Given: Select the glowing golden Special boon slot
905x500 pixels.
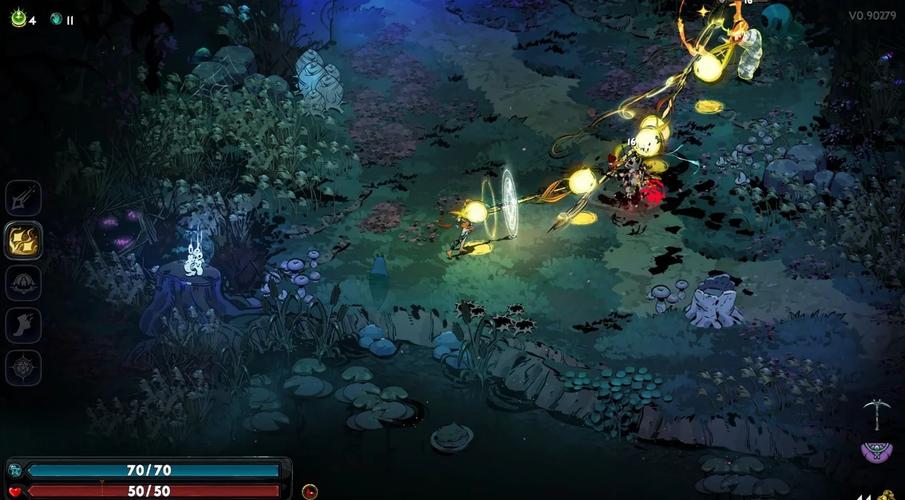Looking at the screenshot, I should click(x=23, y=240).
